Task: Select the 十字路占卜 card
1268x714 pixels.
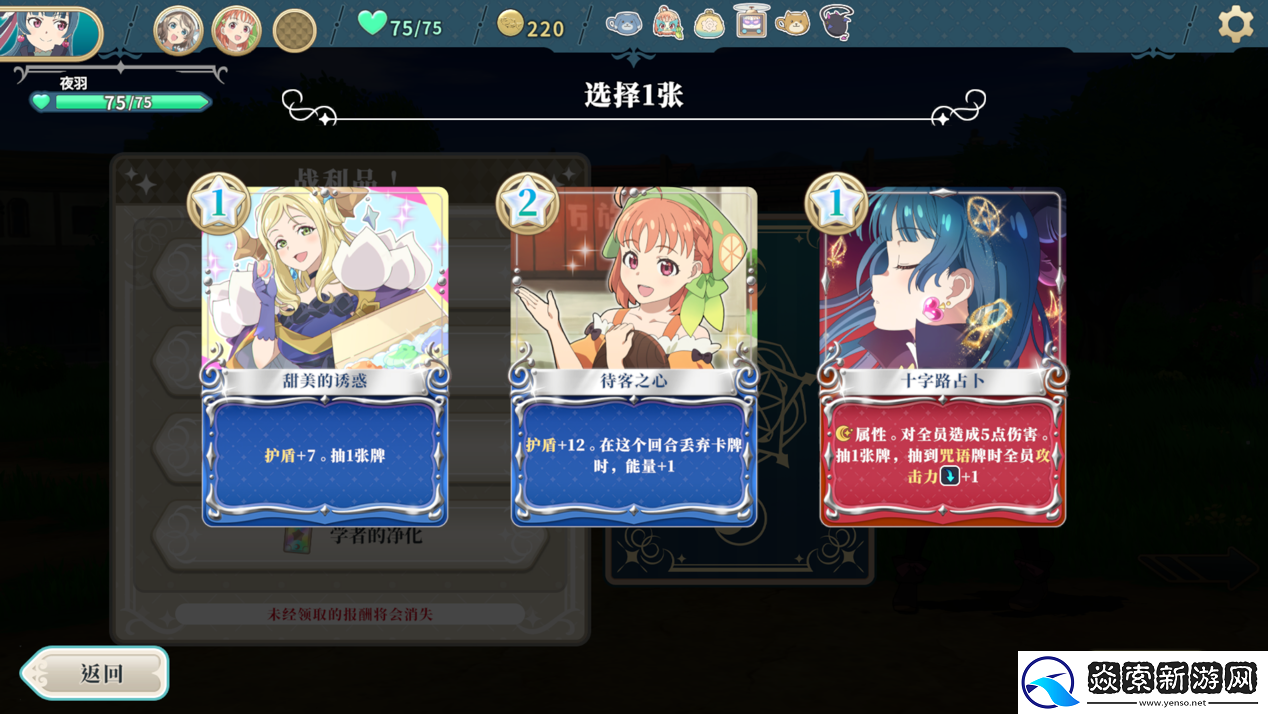Action: 943,356
